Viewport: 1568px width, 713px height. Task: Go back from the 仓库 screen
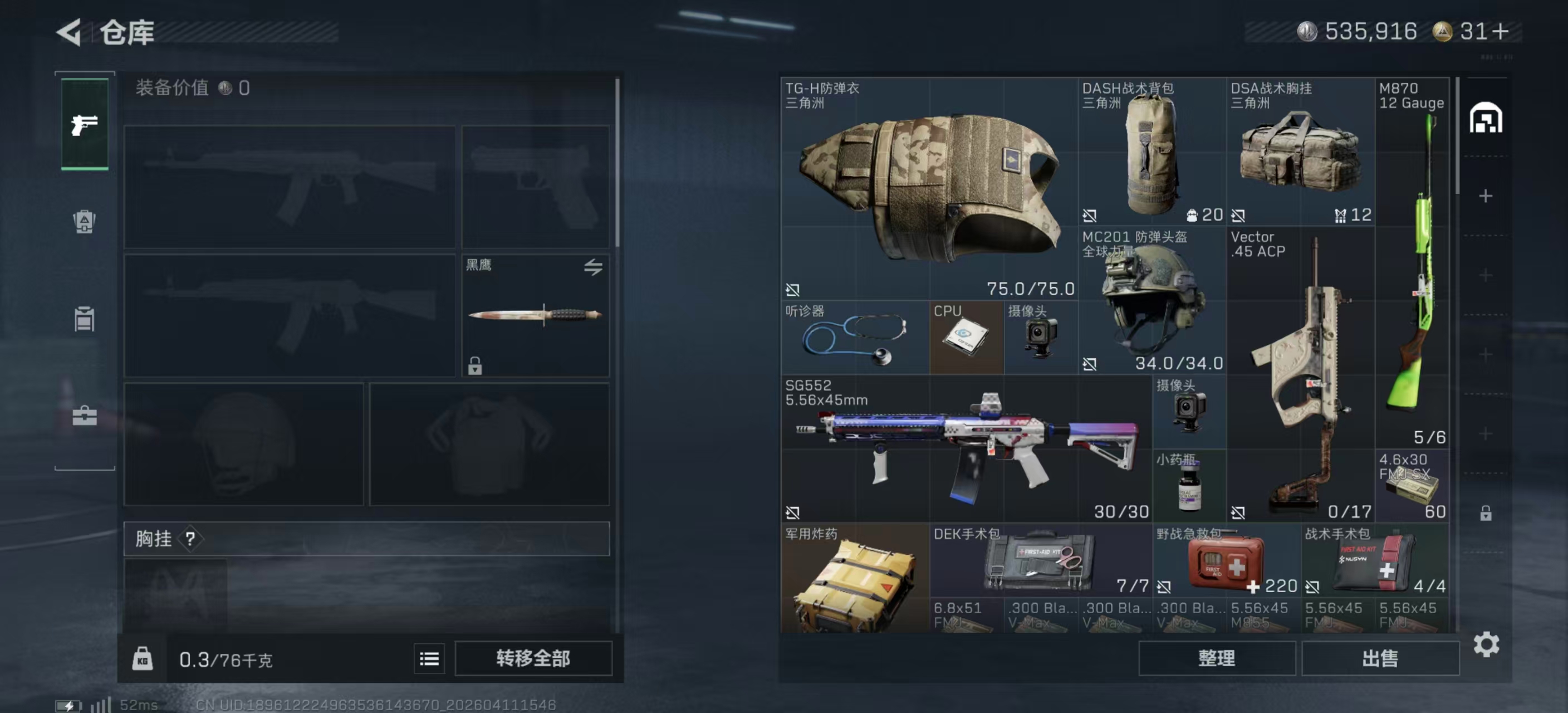pos(69,32)
